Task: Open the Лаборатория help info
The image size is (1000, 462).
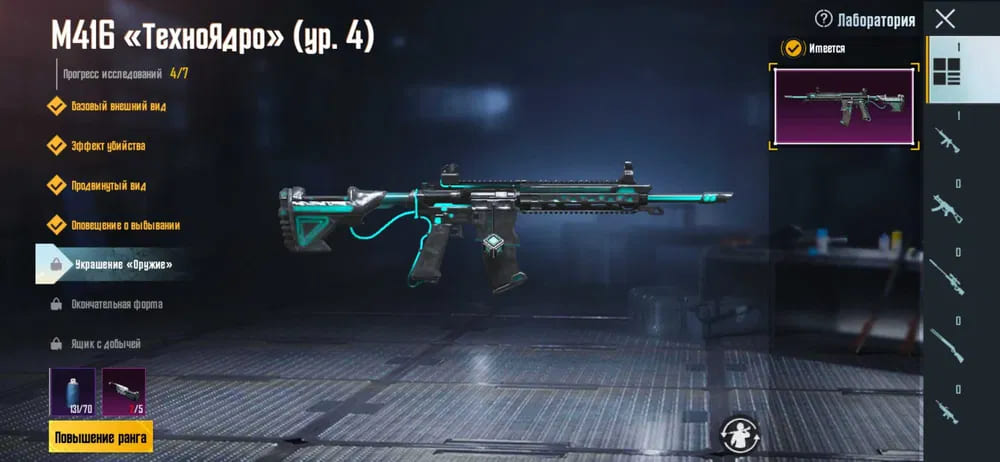Action: click(x=824, y=19)
